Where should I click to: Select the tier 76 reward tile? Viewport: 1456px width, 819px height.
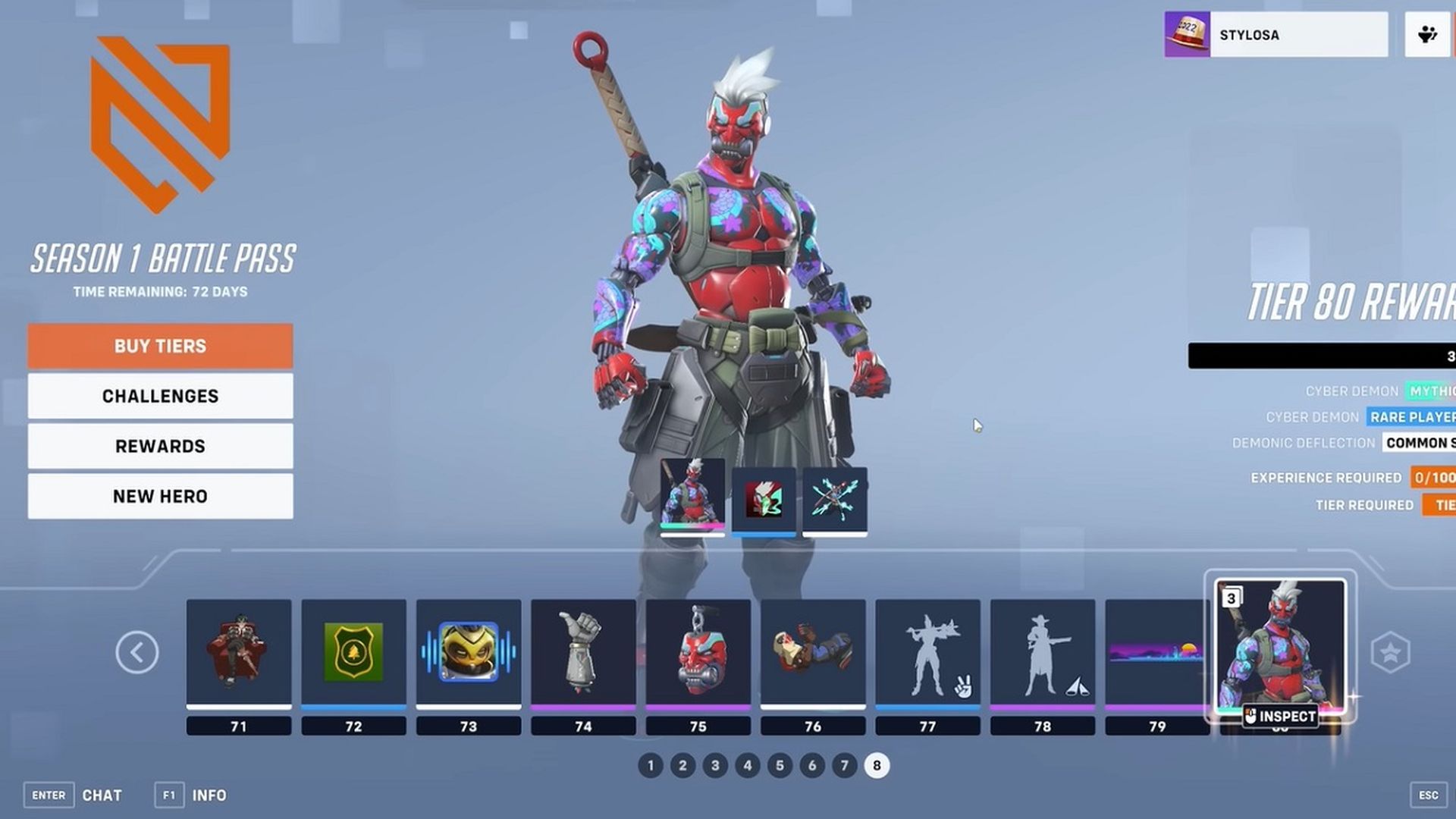pos(813,653)
